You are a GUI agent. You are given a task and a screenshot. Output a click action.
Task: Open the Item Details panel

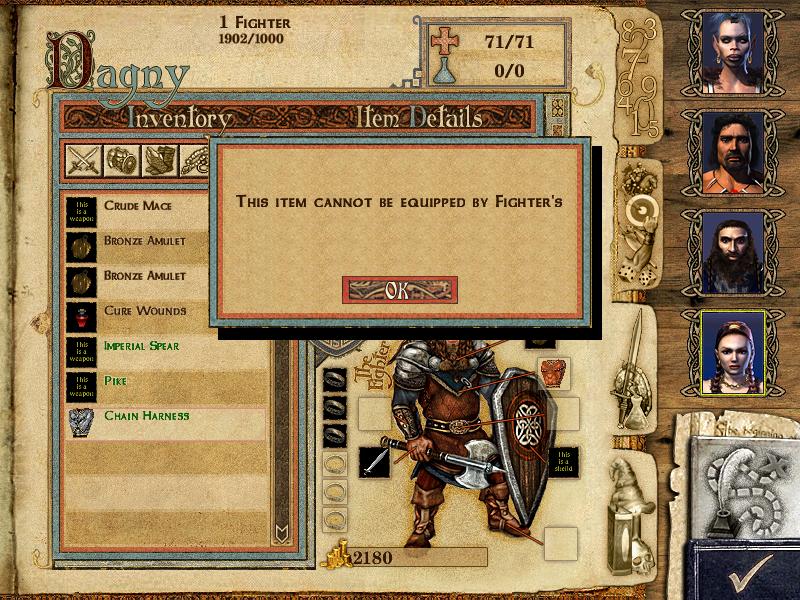[419, 118]
